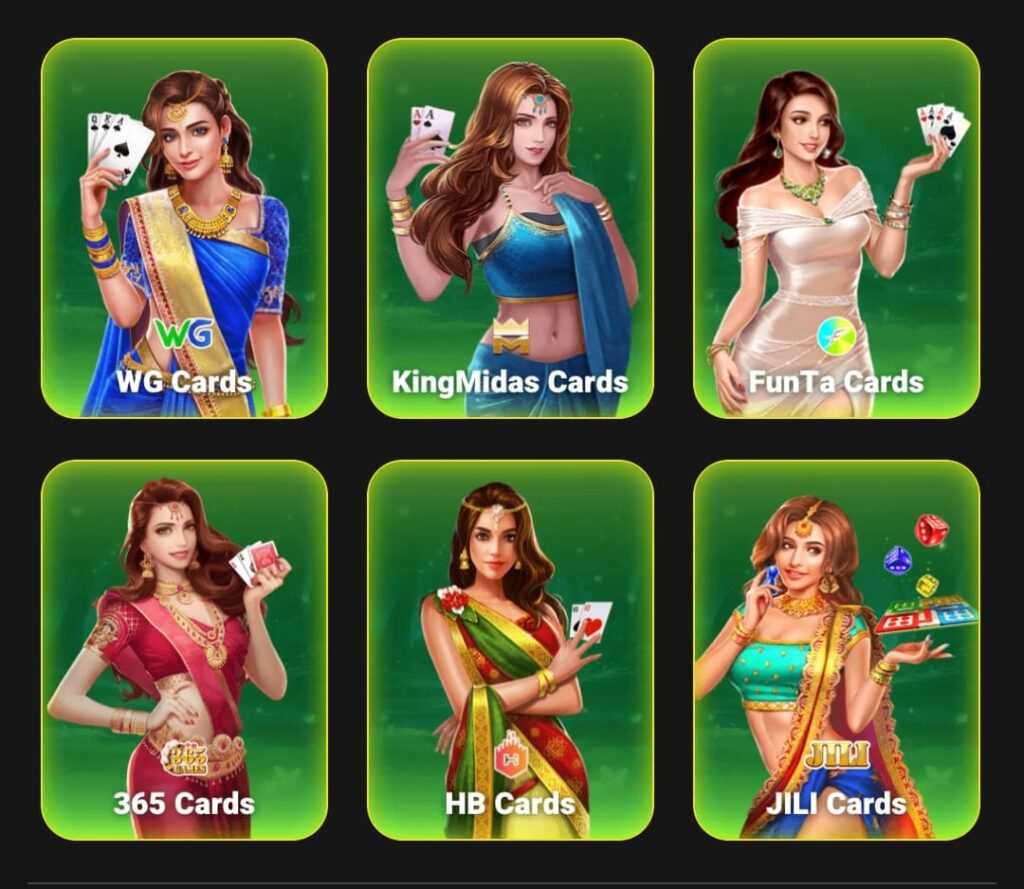The image size is (1024, 889).
Task: Launch the JILI Cards tile
Action: coord(836,650)
